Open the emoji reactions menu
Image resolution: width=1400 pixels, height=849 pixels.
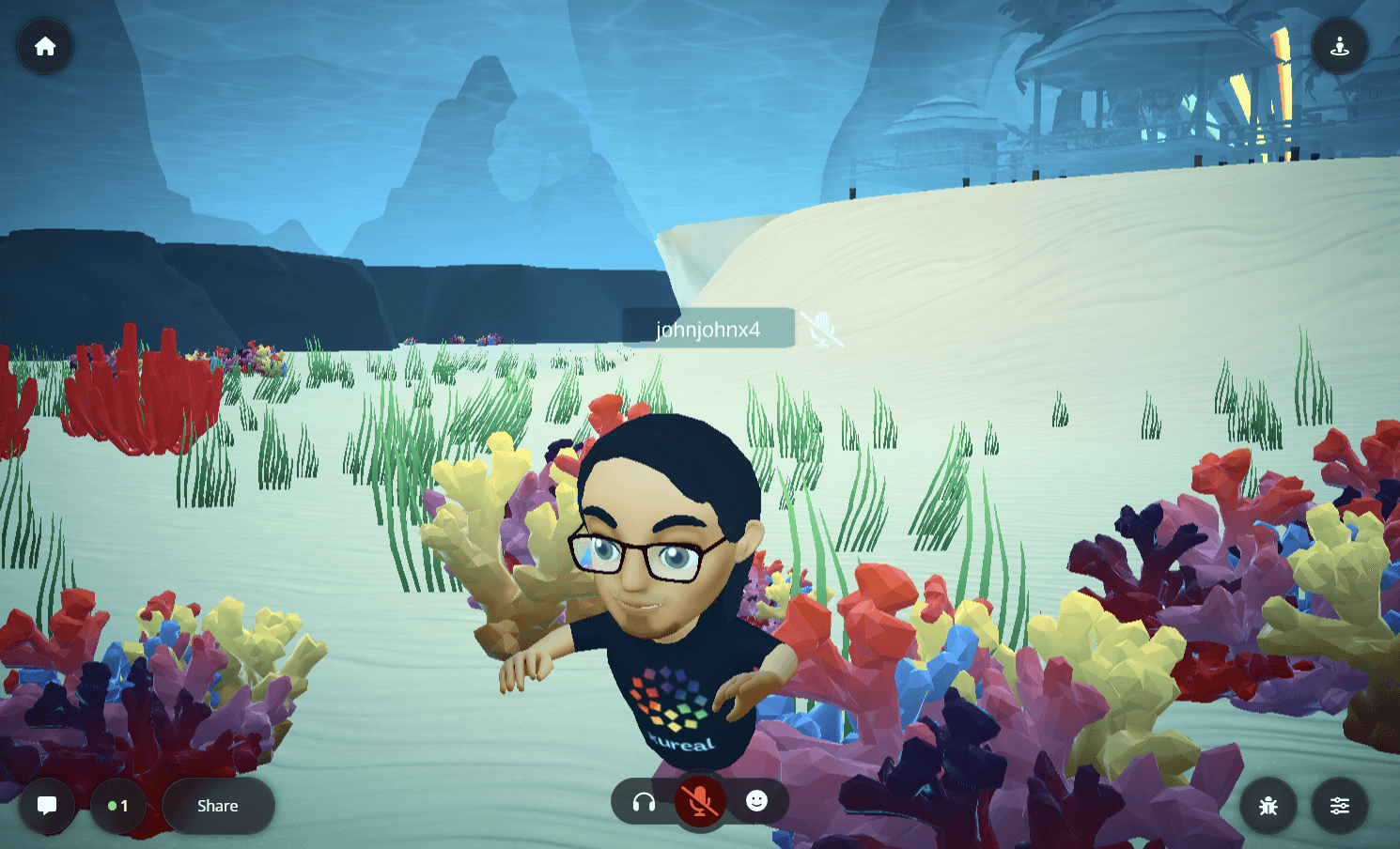click(756, 801)
